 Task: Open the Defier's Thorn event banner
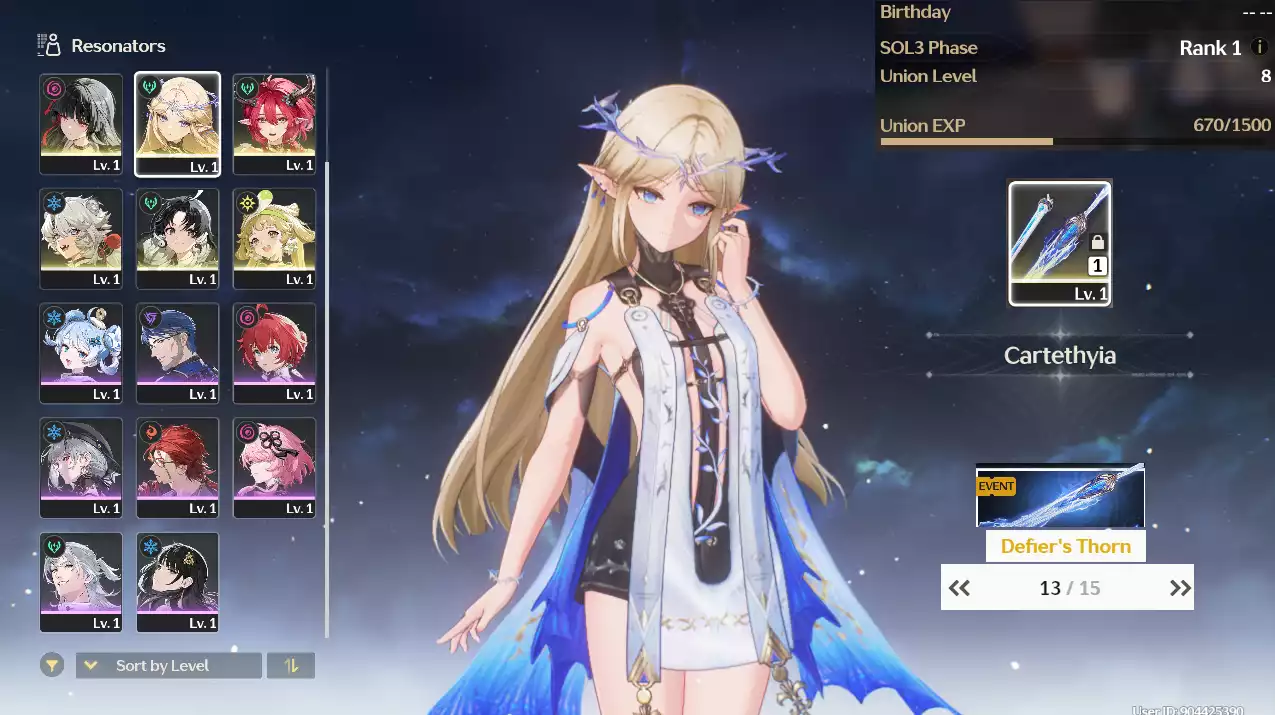[1060, 497]
